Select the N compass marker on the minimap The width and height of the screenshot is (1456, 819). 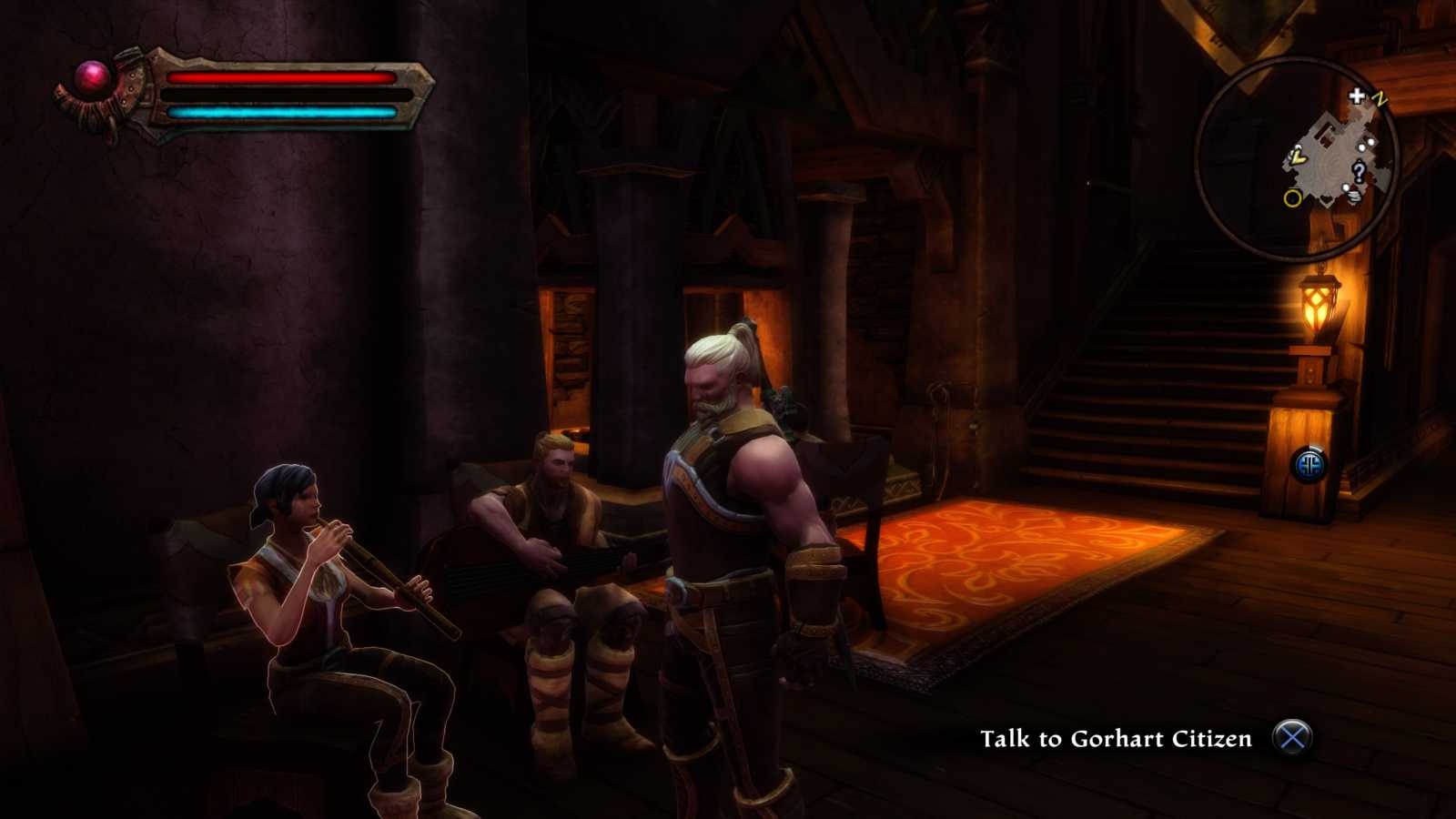pyautogui.click(x=1380, y=99)
